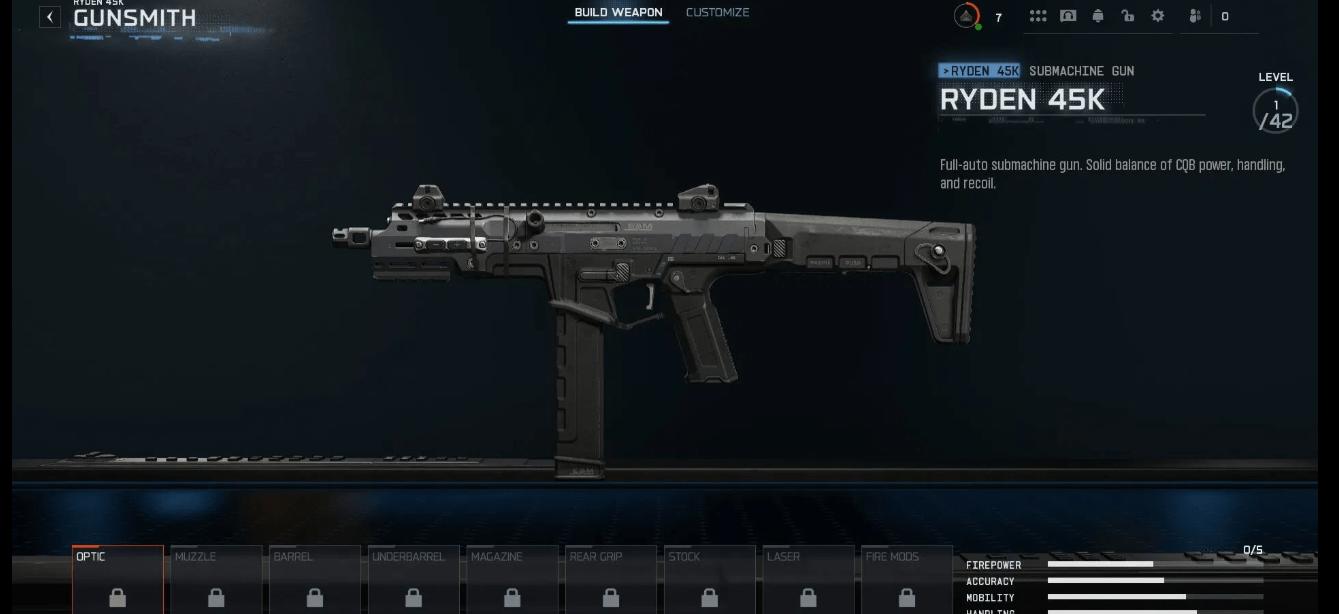Viewport: 1339px width, 614px height.
Task: Go back from the Gunsmith screen
Action: coord(49,17)
